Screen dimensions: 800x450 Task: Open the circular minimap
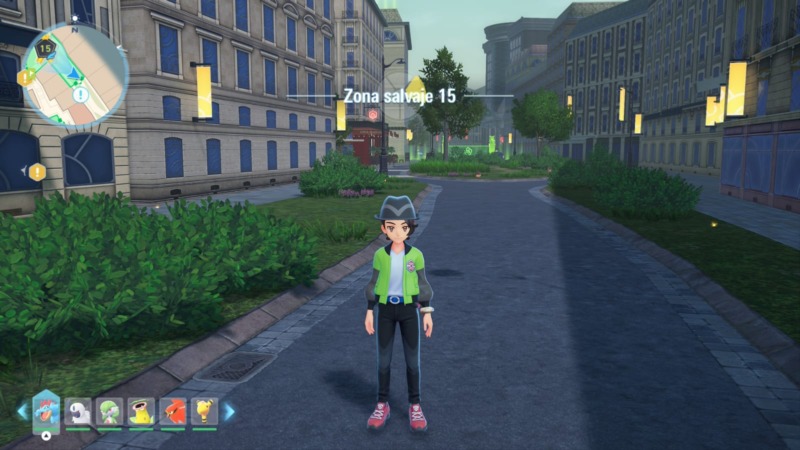pyautogui.click(x=75, y=75)
